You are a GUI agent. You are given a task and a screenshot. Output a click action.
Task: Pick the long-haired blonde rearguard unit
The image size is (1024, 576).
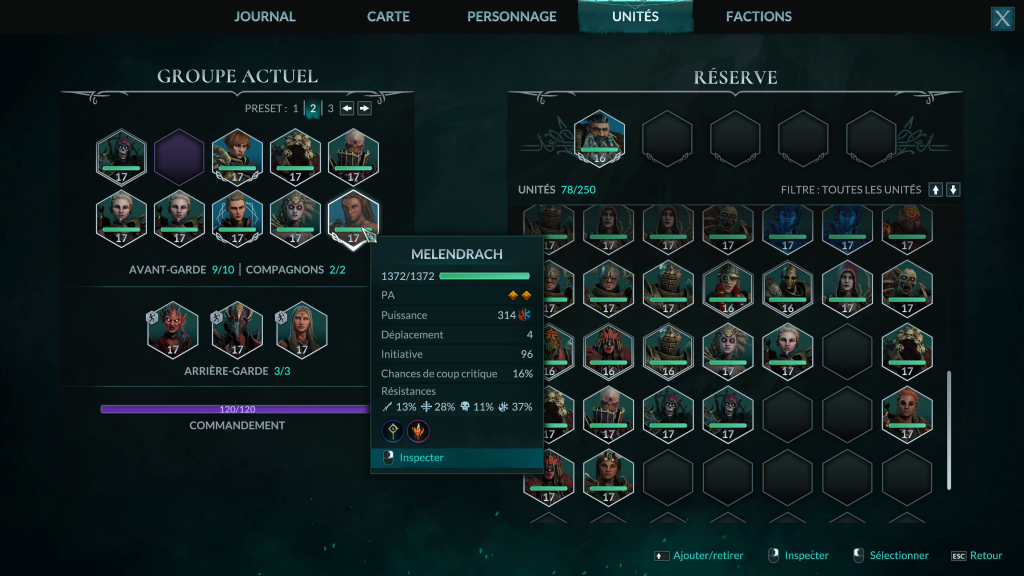point(301,329)
